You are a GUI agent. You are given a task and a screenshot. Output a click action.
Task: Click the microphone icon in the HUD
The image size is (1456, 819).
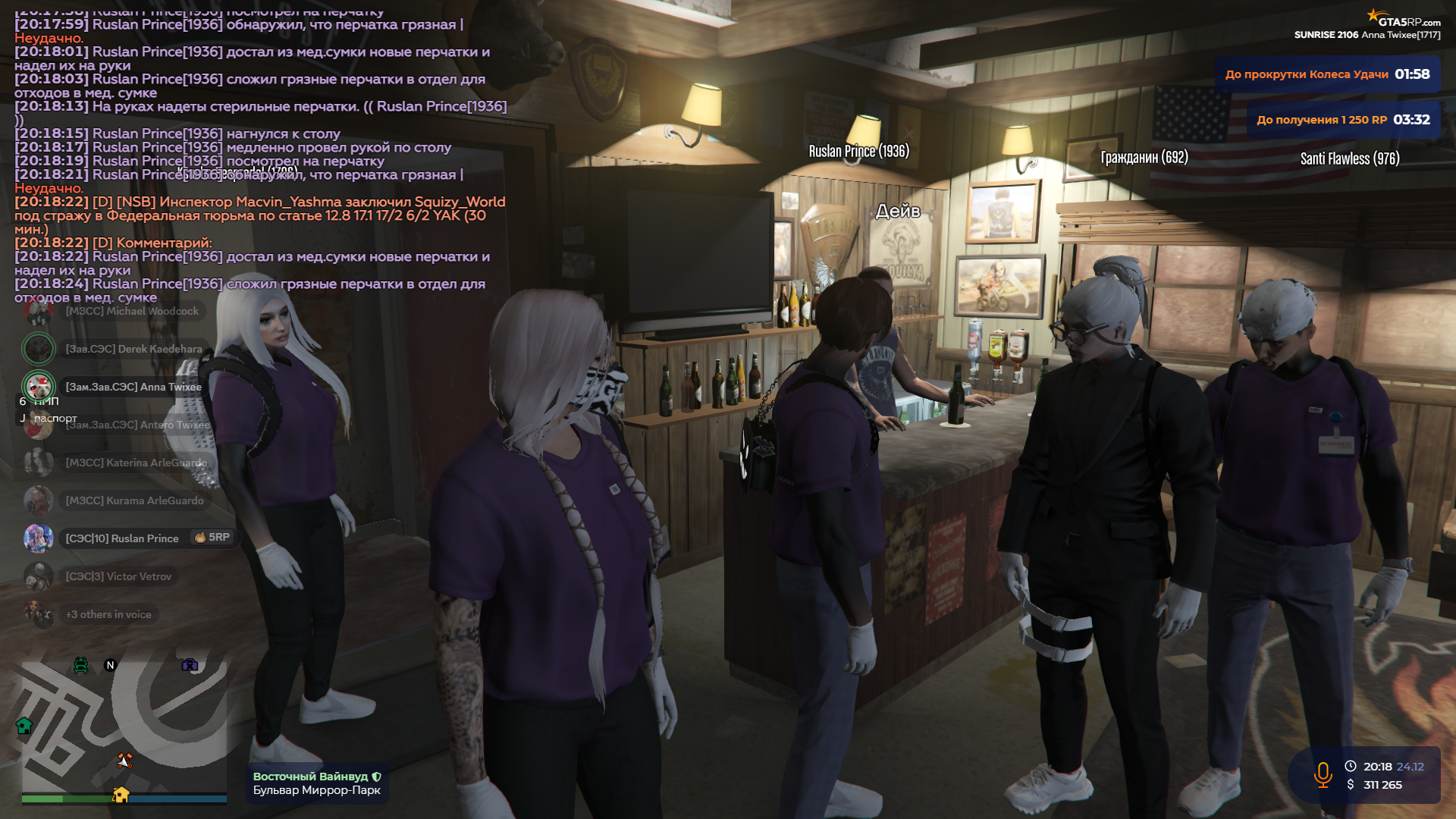[x=1324, y=775]
